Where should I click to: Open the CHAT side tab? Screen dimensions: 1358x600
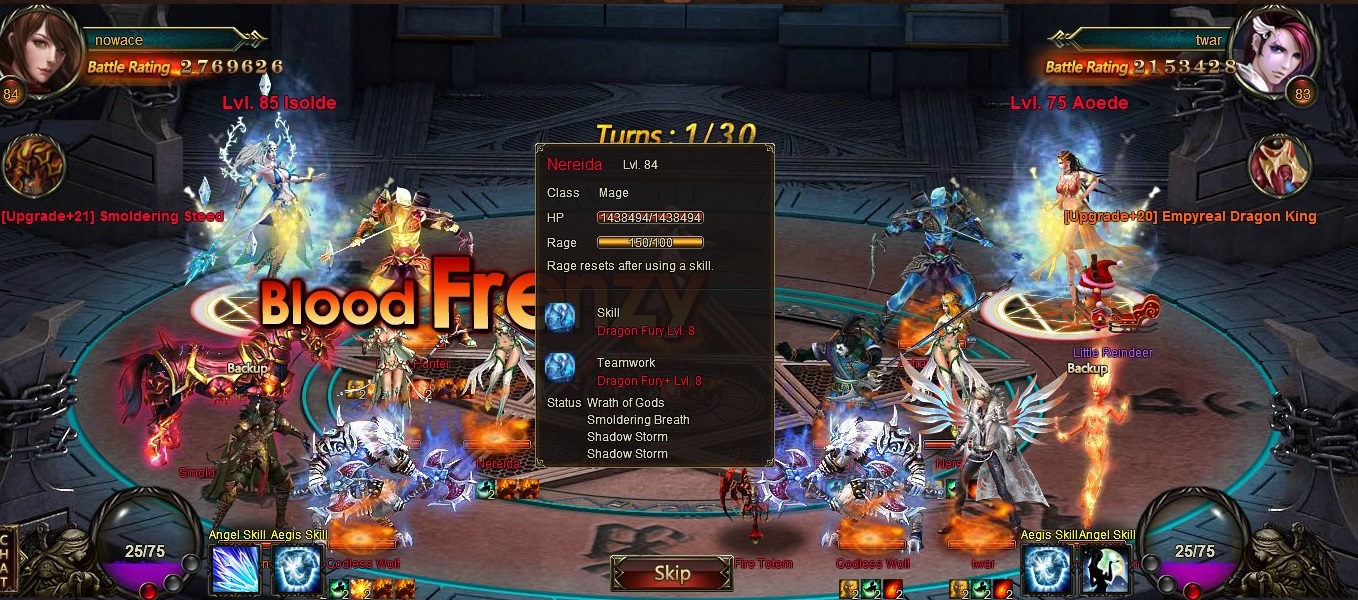tap(9, 561)
